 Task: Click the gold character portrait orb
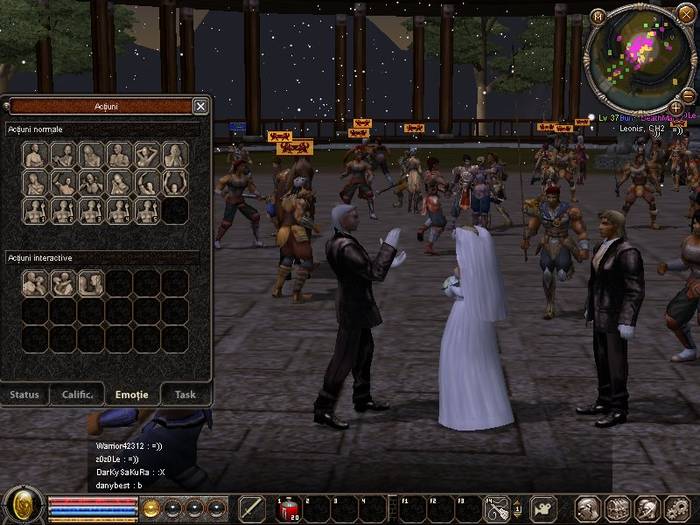tap(22, 507)
